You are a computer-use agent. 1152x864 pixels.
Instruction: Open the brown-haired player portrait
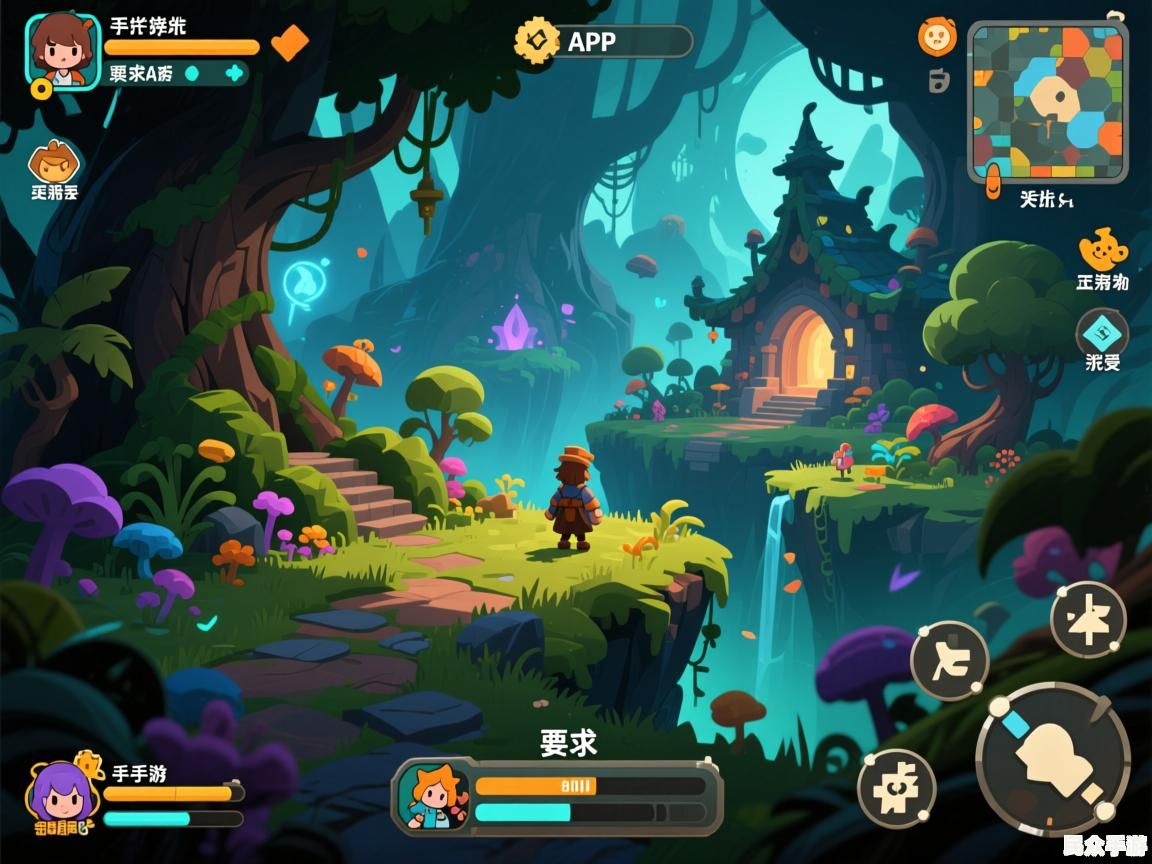point(62,52)
